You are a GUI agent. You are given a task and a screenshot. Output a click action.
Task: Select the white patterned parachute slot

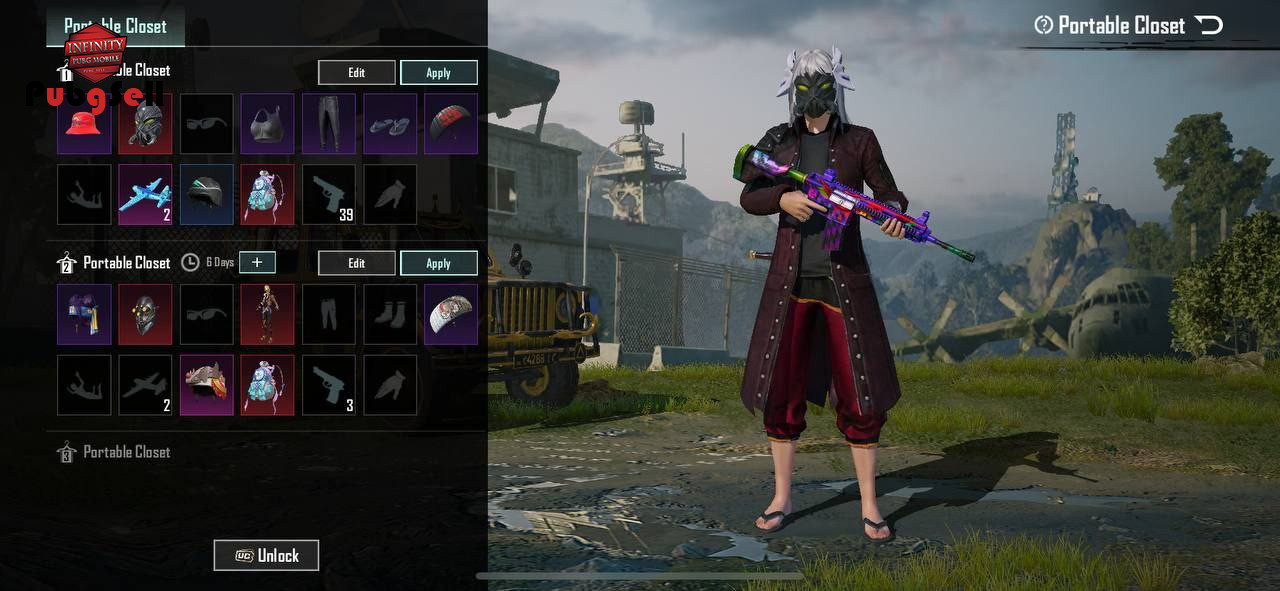[451, 314]
